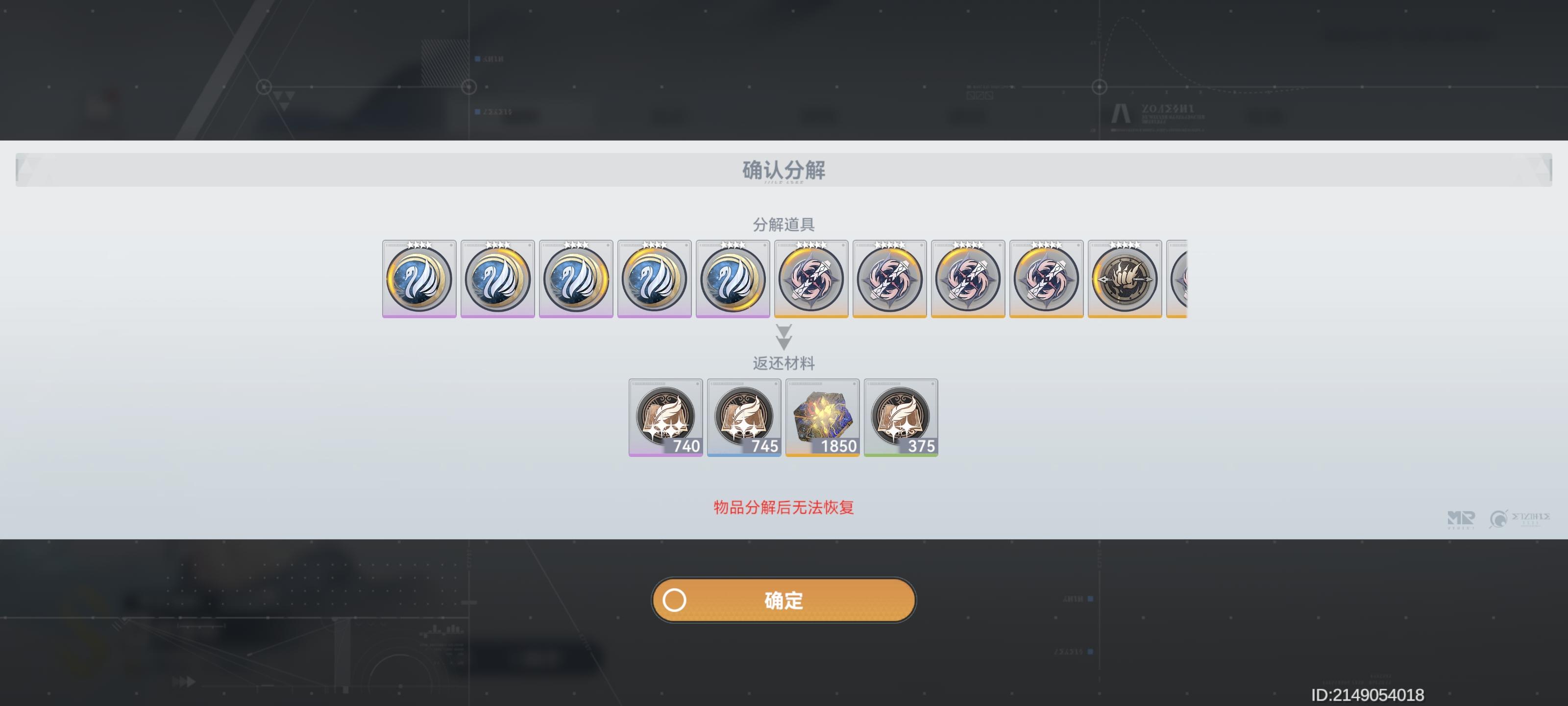The image size is (1568, 706).
Task: Click the 确认分解 title bar
Action: 784,171
